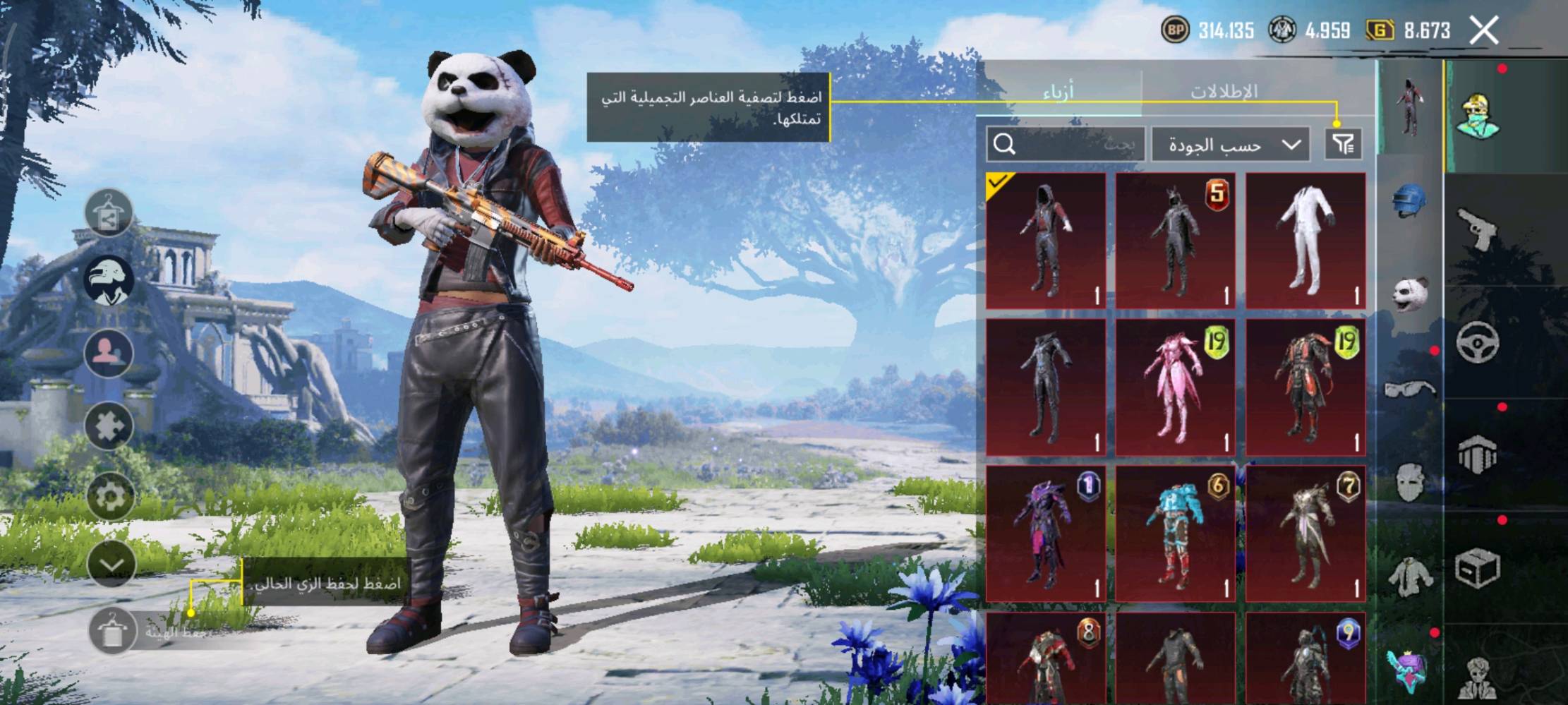Open the blue helmet category

(1409, 200)
